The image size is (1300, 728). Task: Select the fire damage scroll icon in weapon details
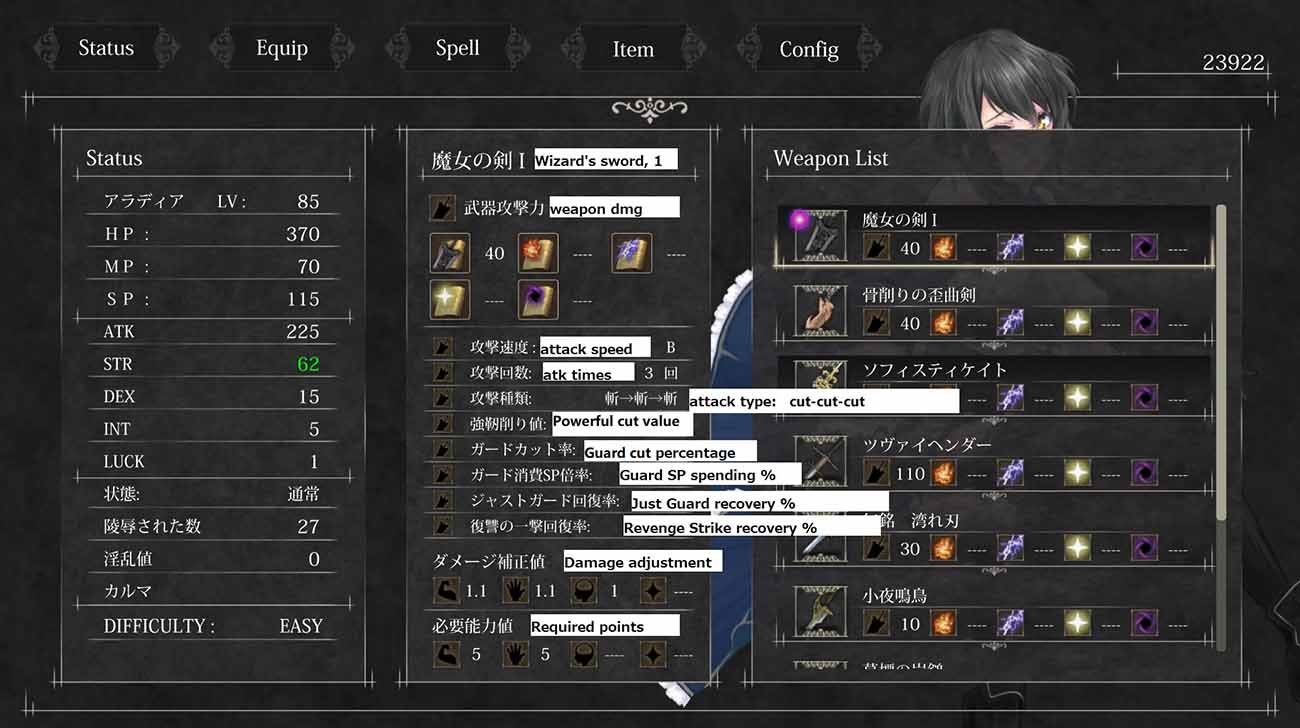(x=538, y=253)
